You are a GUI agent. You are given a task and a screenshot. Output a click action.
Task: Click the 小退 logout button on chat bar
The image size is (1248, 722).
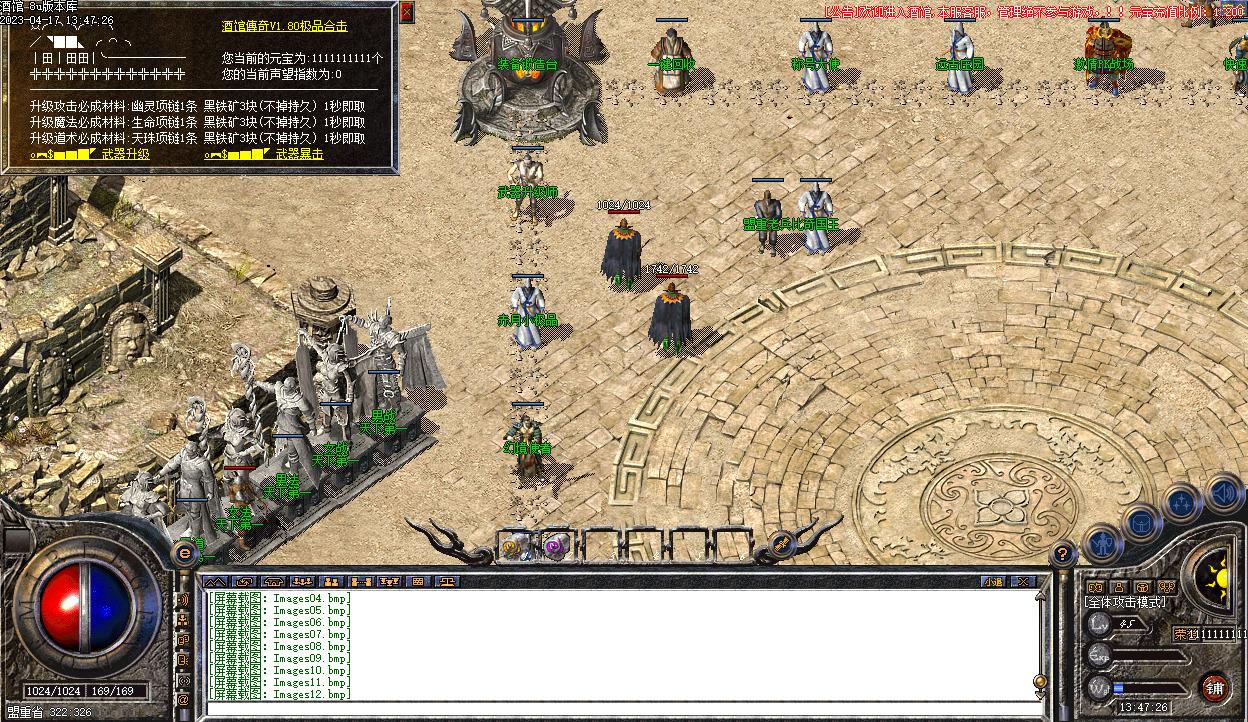pos(992,581)
